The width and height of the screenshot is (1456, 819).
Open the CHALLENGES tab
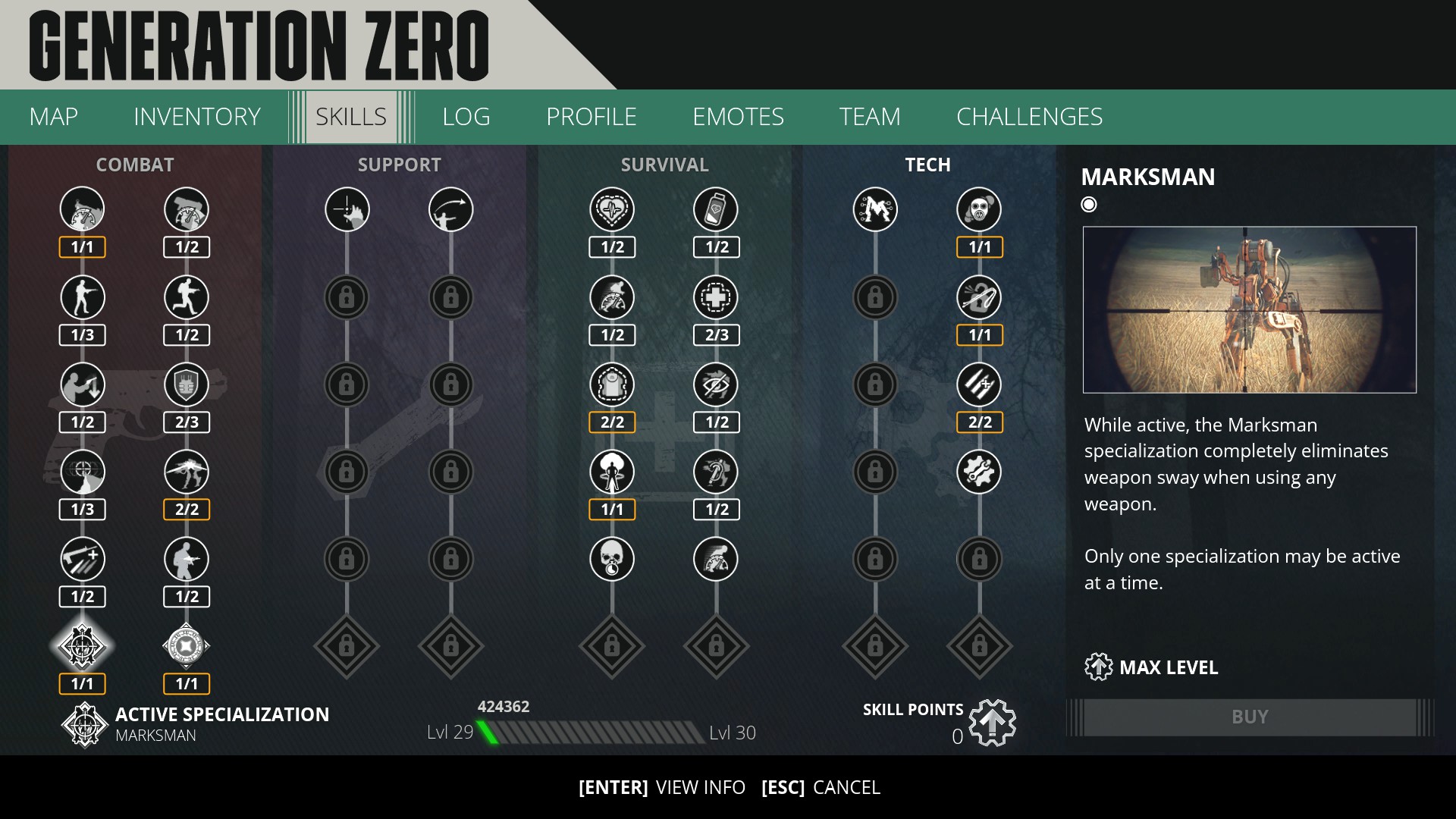pos(1029,117)
